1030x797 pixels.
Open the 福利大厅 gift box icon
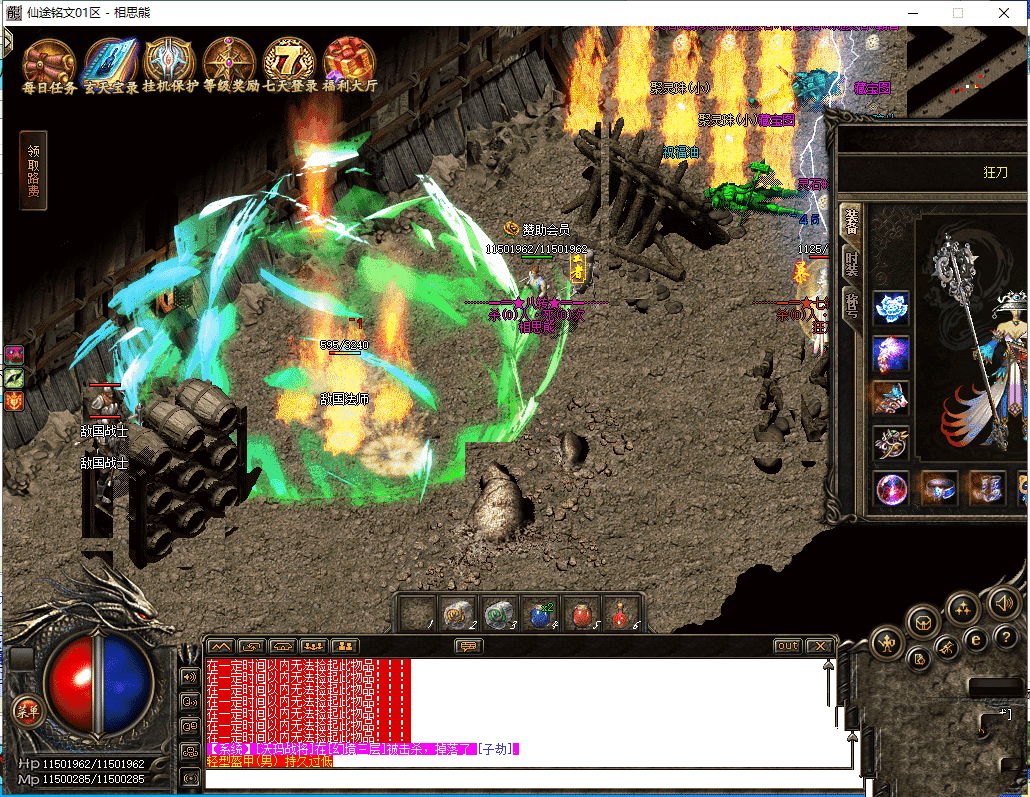pyautogui.click(x=349, y=62)
